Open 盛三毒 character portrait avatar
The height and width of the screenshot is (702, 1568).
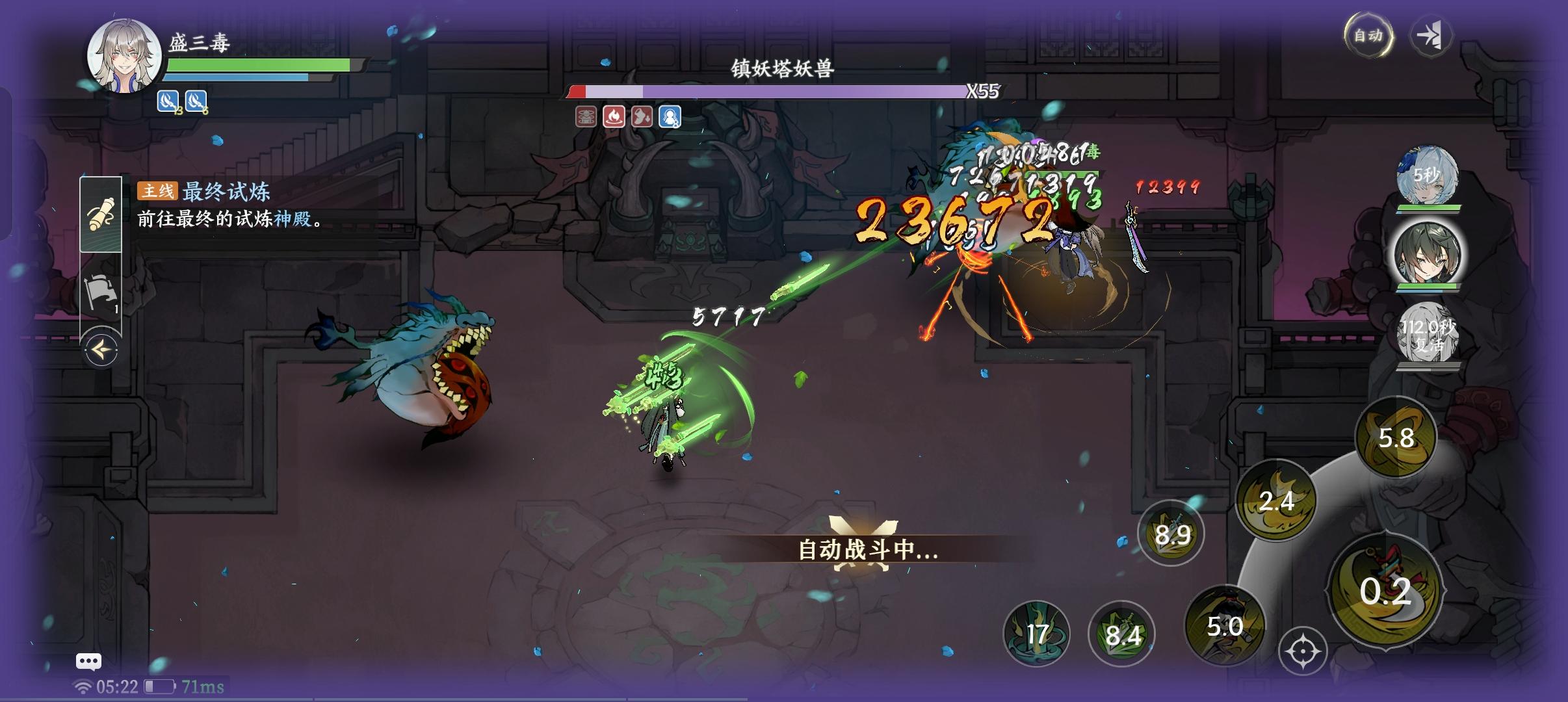point(124,56)
